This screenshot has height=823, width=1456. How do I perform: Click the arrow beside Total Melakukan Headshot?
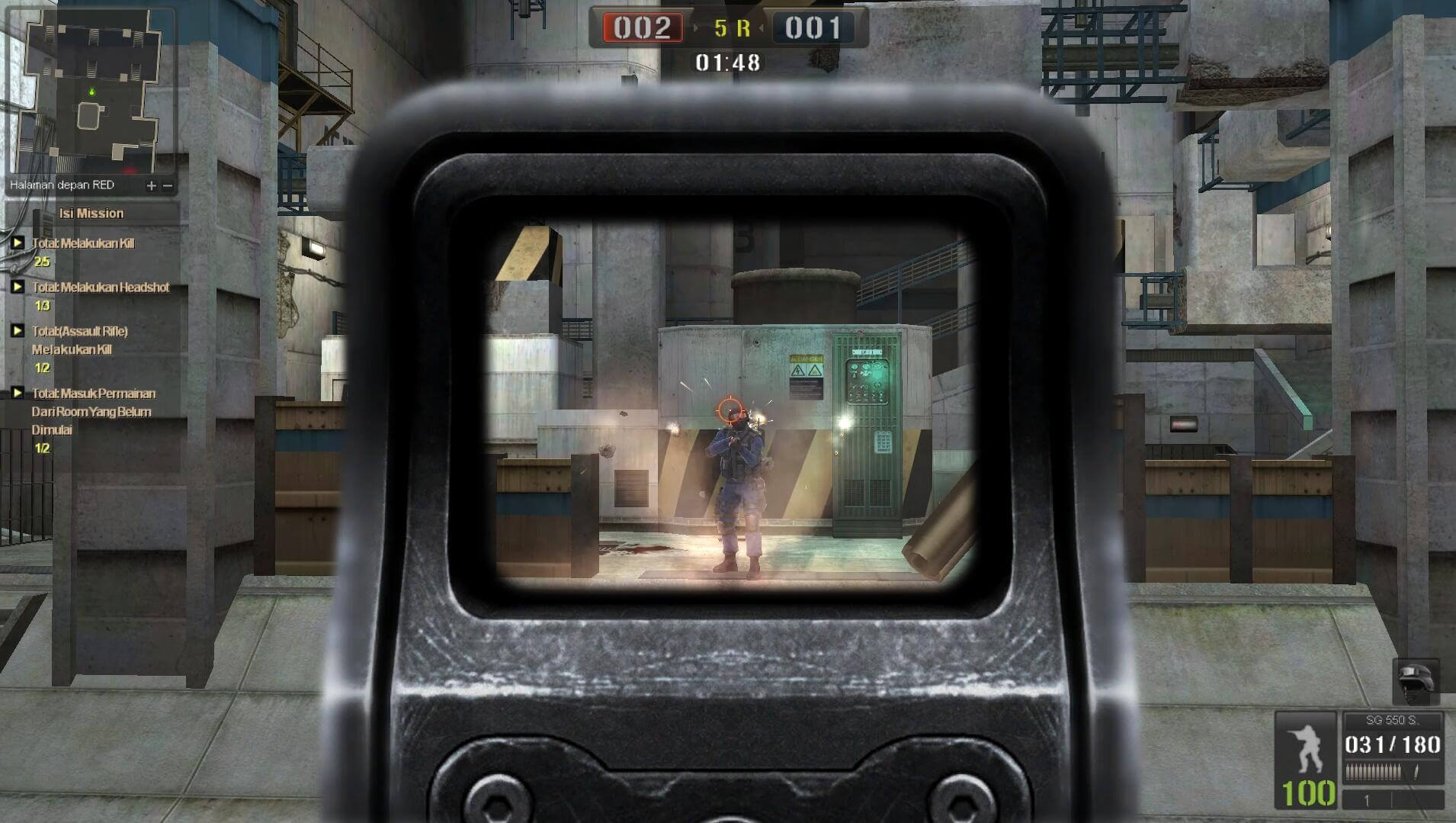pyautogui.click(x=17, y=288)
